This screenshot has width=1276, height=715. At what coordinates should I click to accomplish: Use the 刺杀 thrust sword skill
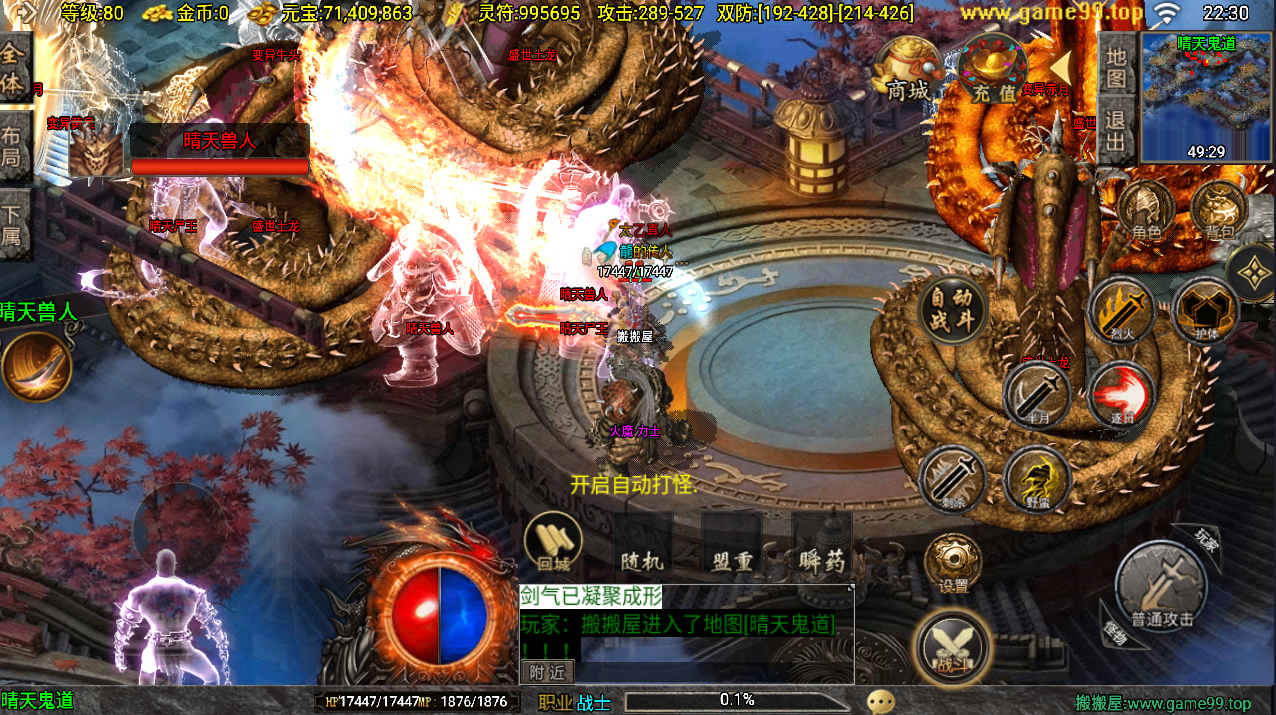pos(952,479)
